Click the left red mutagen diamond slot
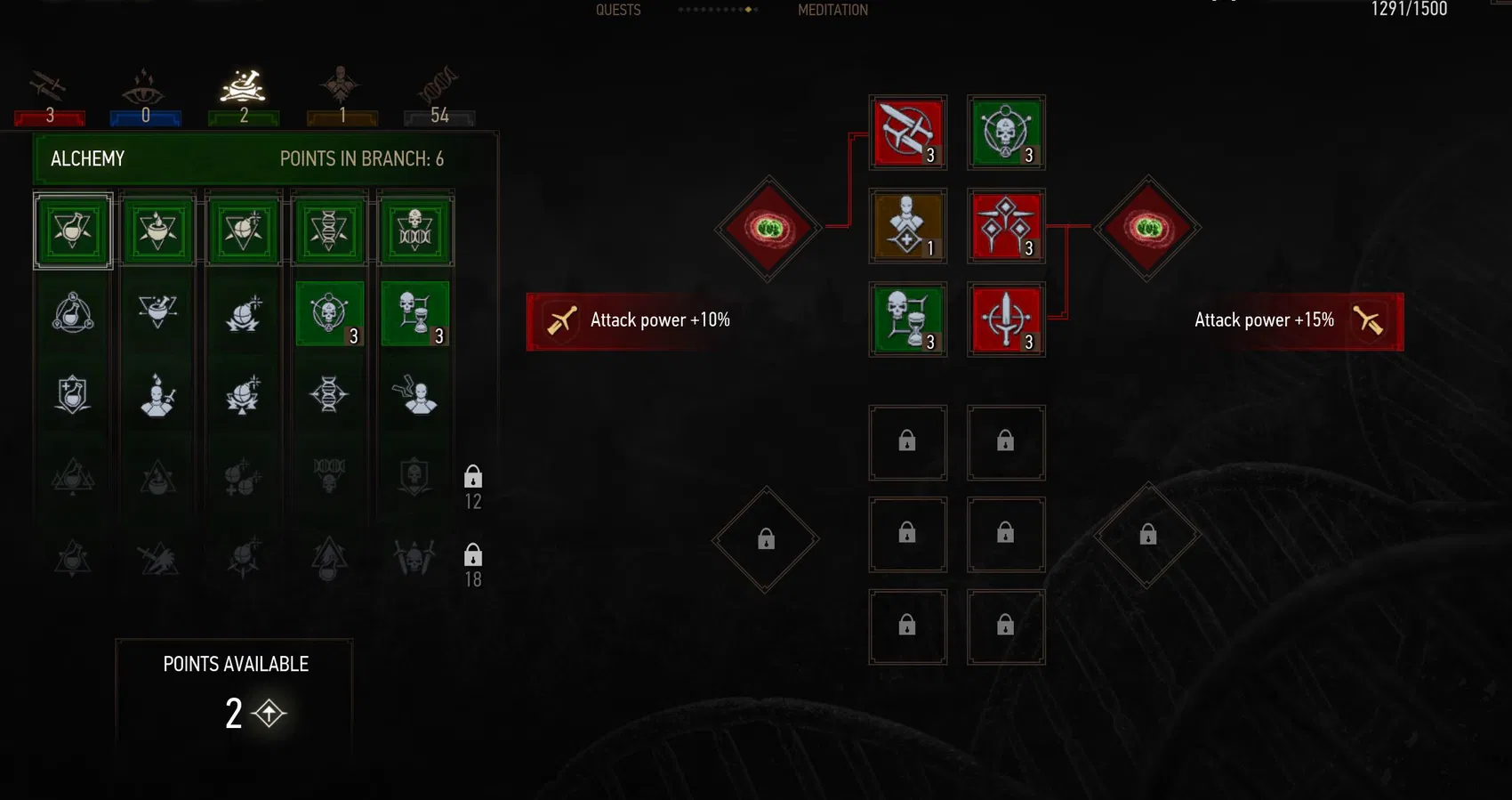Image resolution: width=1512 pixels, height=800 pixels. 768,229
